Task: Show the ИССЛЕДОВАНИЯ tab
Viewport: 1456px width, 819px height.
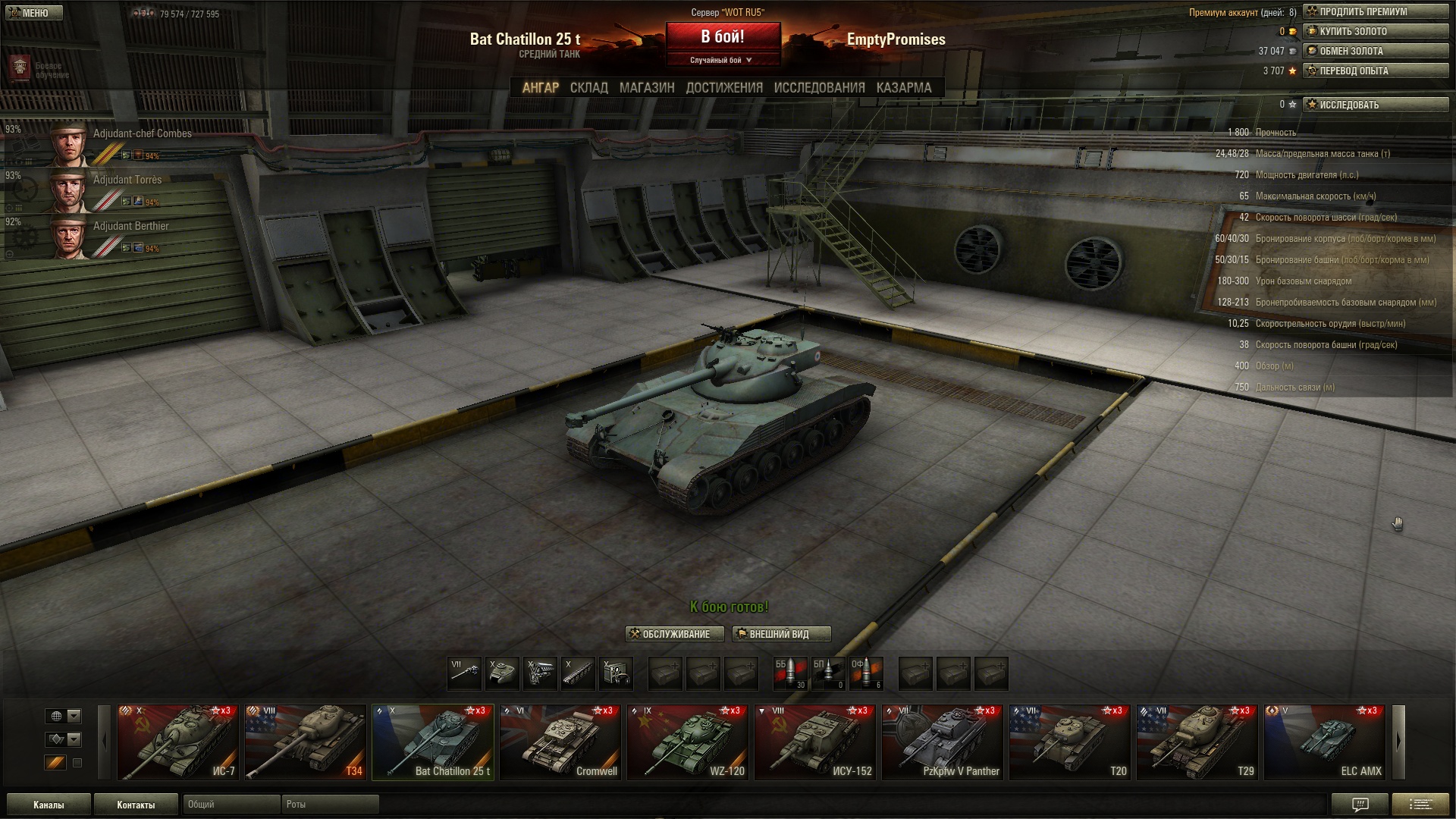Action: pos(819,88)
